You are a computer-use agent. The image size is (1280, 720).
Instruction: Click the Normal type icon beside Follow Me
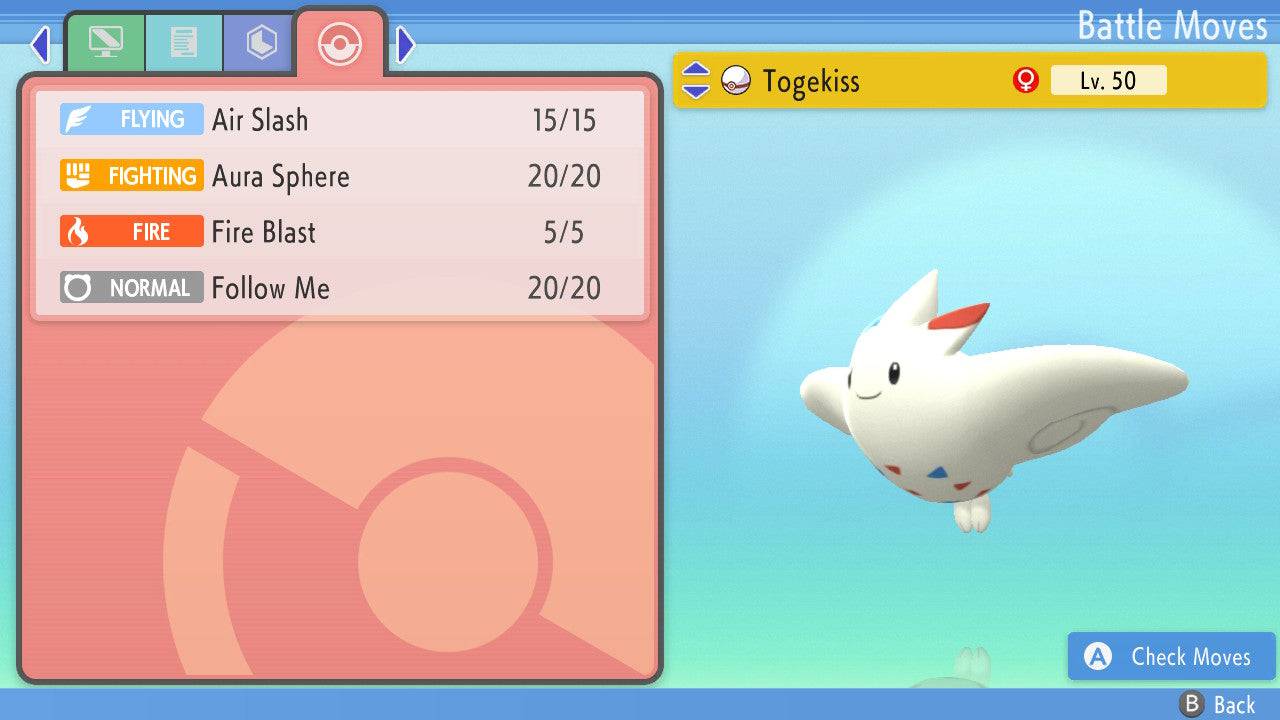(x=131, y=287)
